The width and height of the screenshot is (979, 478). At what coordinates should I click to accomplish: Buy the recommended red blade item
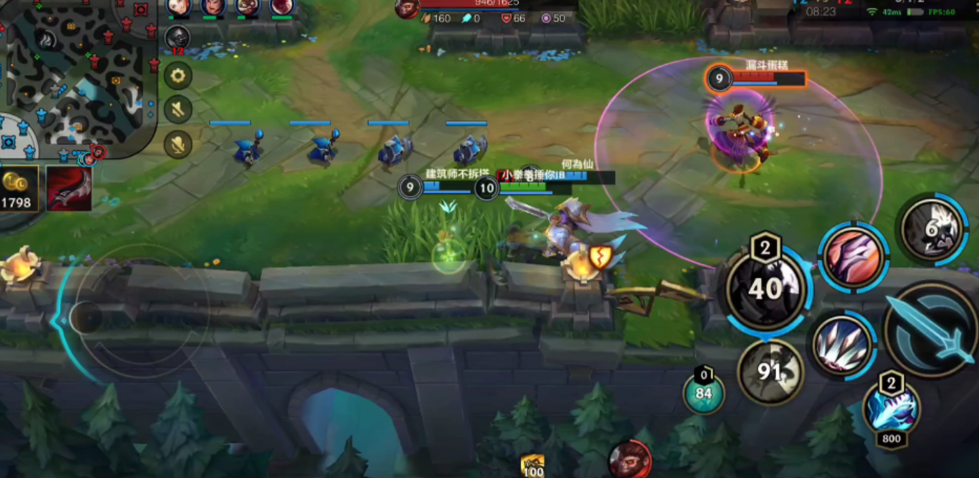[69, 189]
